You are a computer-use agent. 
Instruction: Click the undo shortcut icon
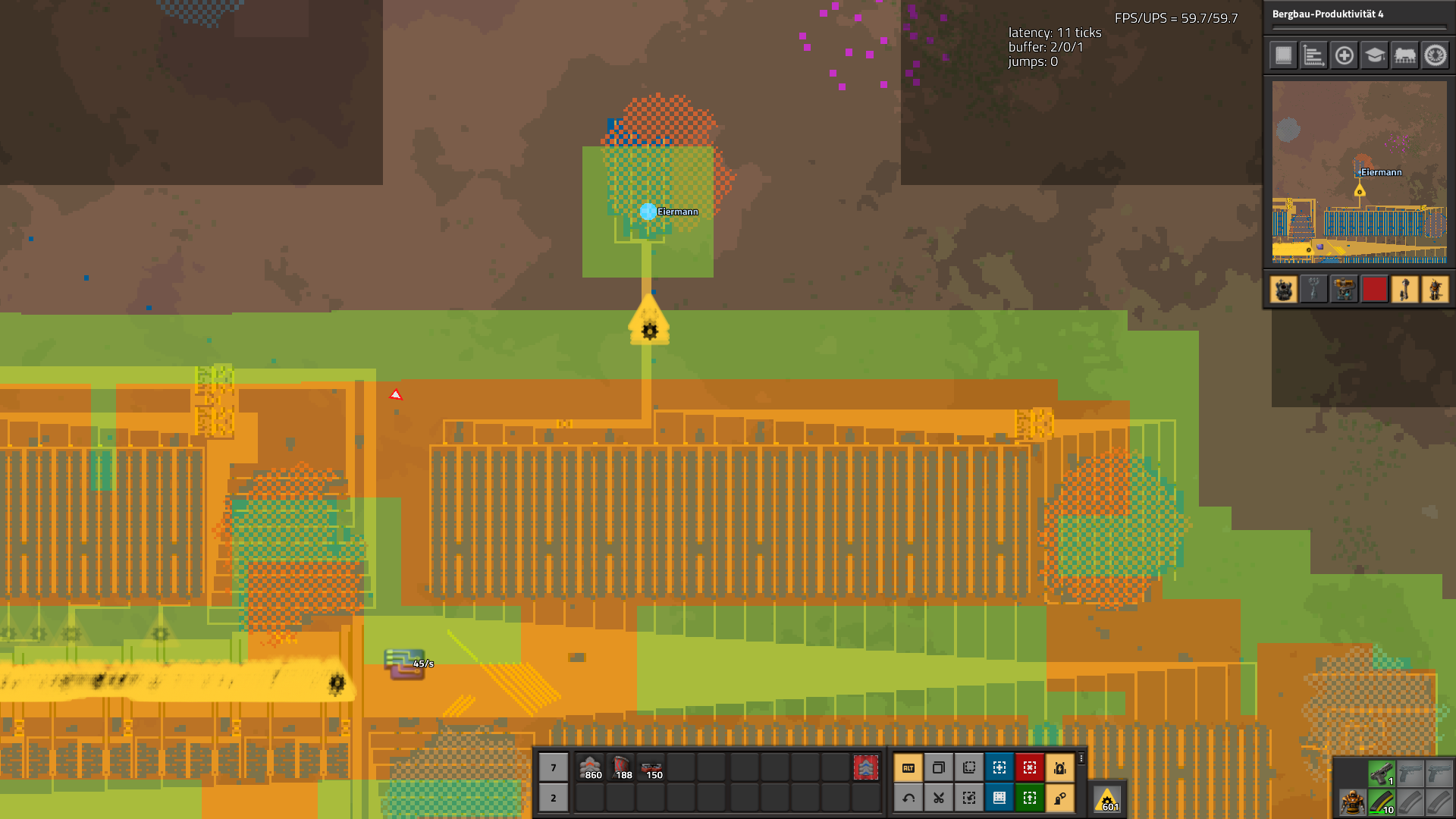tap(908, 798)
